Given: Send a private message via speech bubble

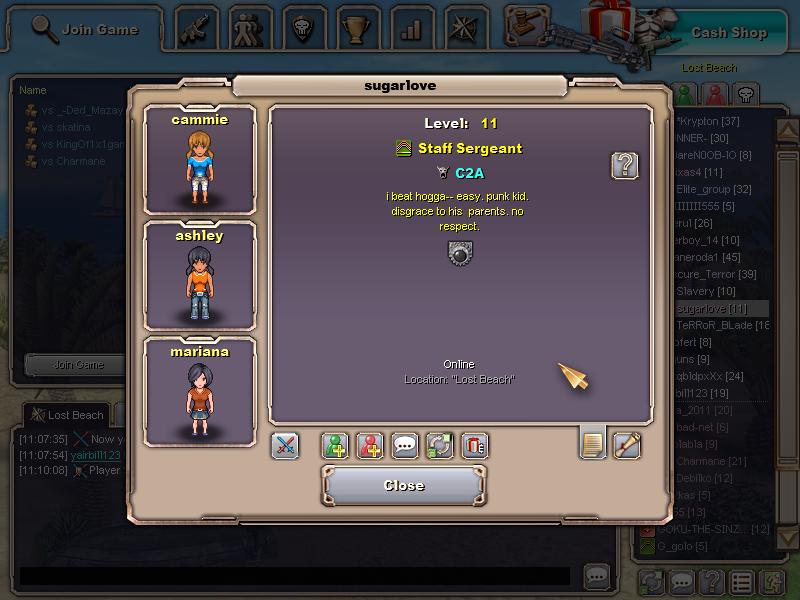Looking at the screenshot, I should tap(405, 446).
